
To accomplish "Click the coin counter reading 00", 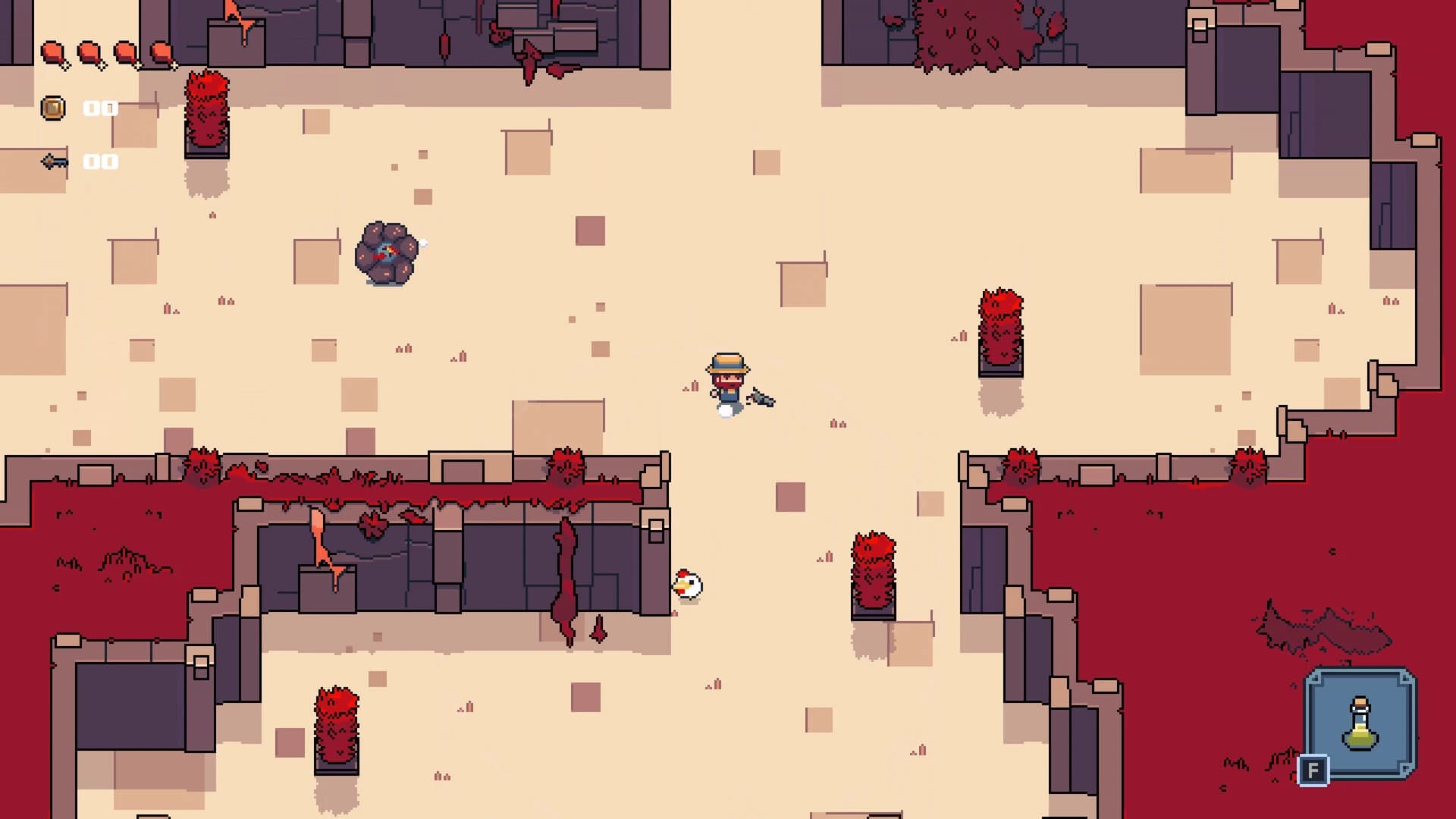I will point(99,108).
